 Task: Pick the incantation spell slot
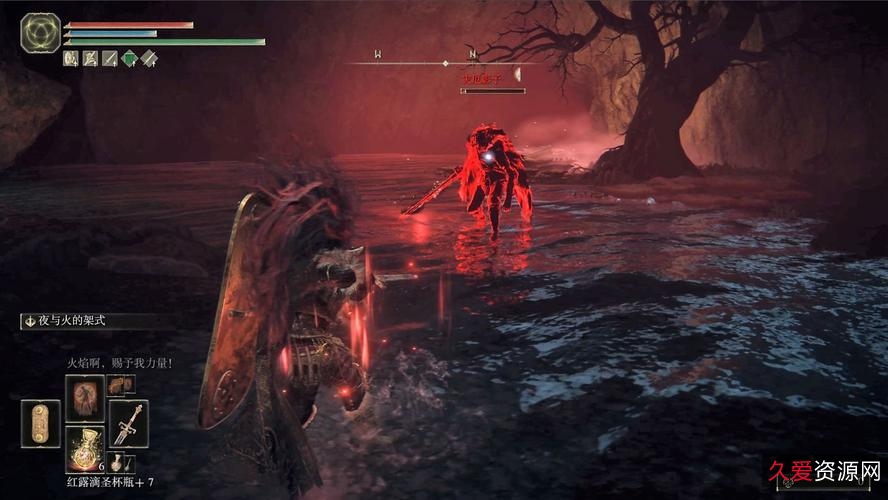pos(85,395)
